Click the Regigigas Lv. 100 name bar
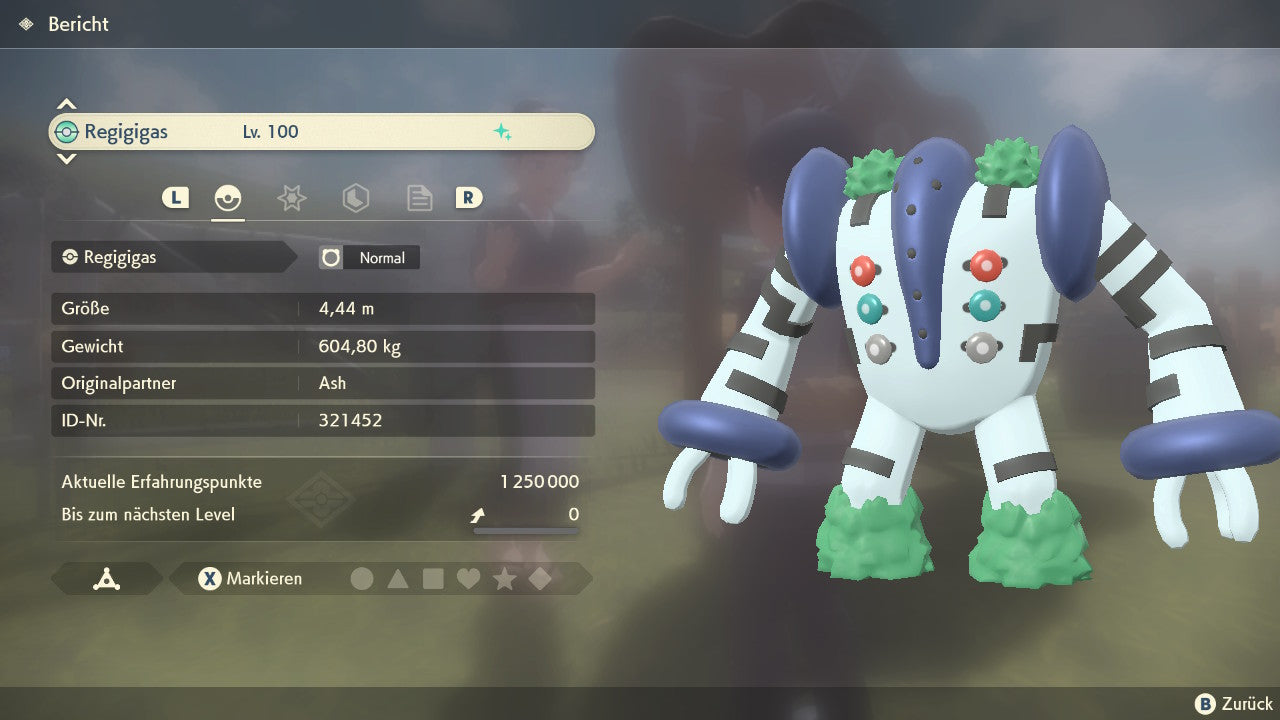 click(x=321, y=132)
